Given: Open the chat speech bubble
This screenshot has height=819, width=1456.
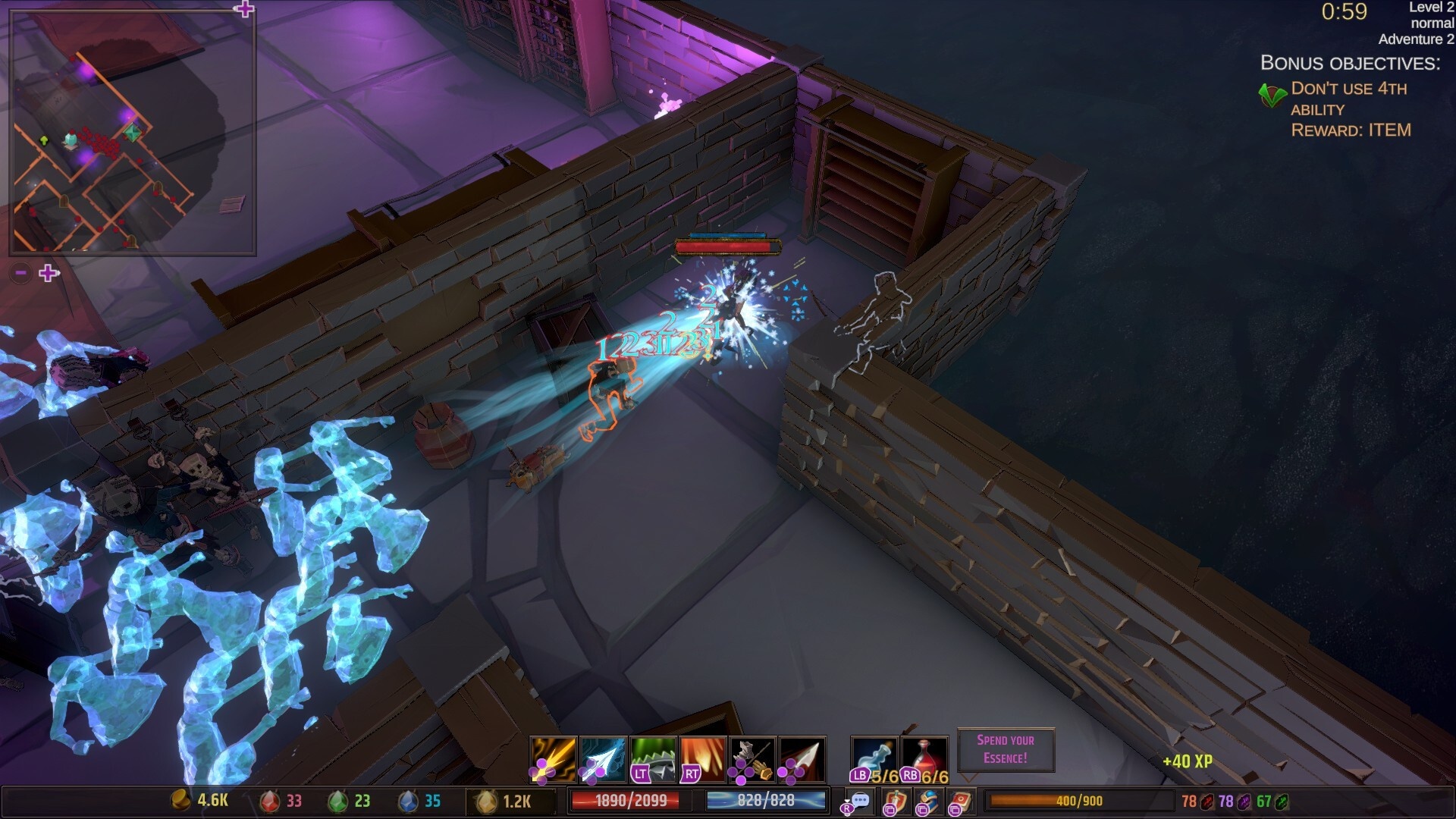Looking at the screenshot, I should tap(859, 801).
